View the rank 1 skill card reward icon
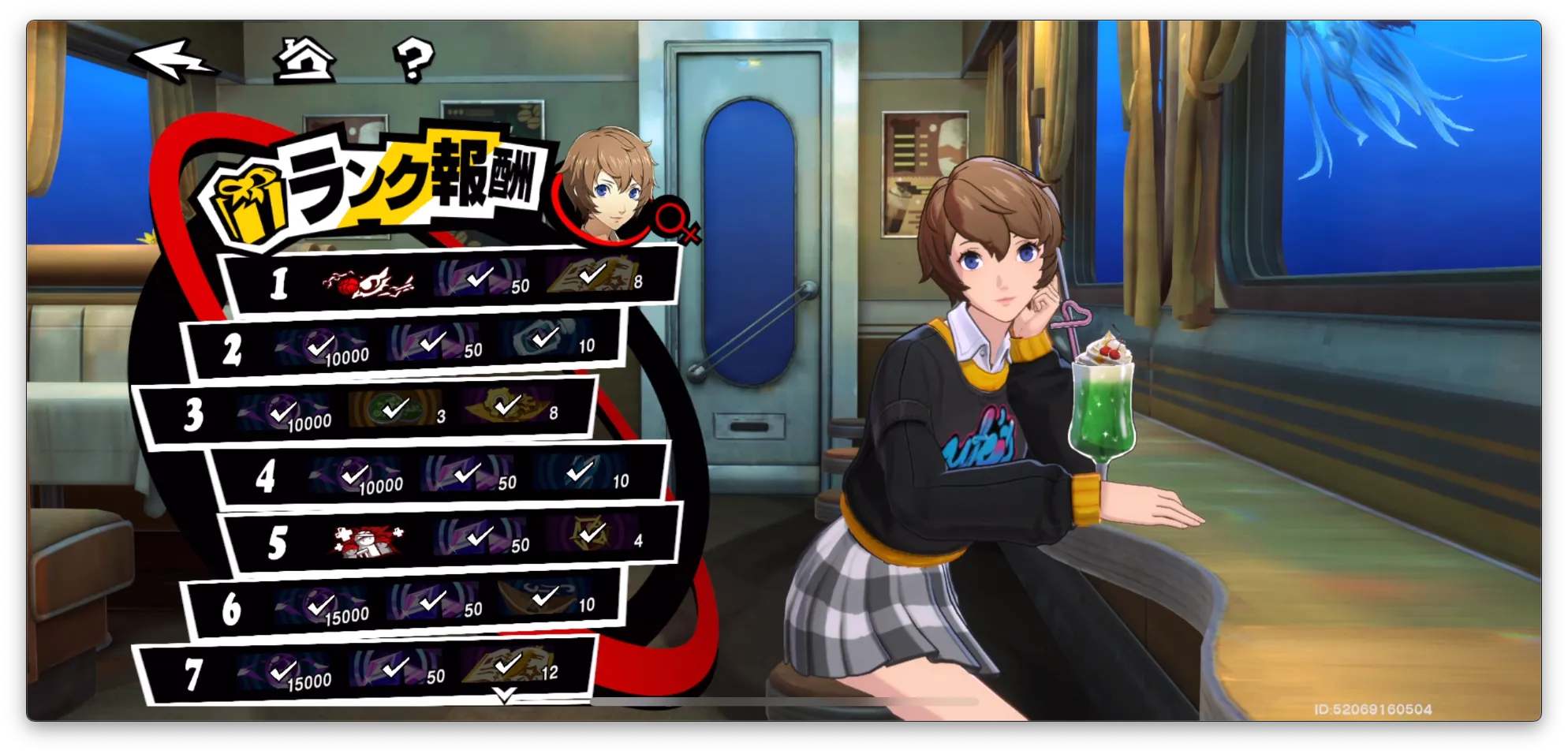Viewport: 1568px width, 754px height. click(368, 282)
